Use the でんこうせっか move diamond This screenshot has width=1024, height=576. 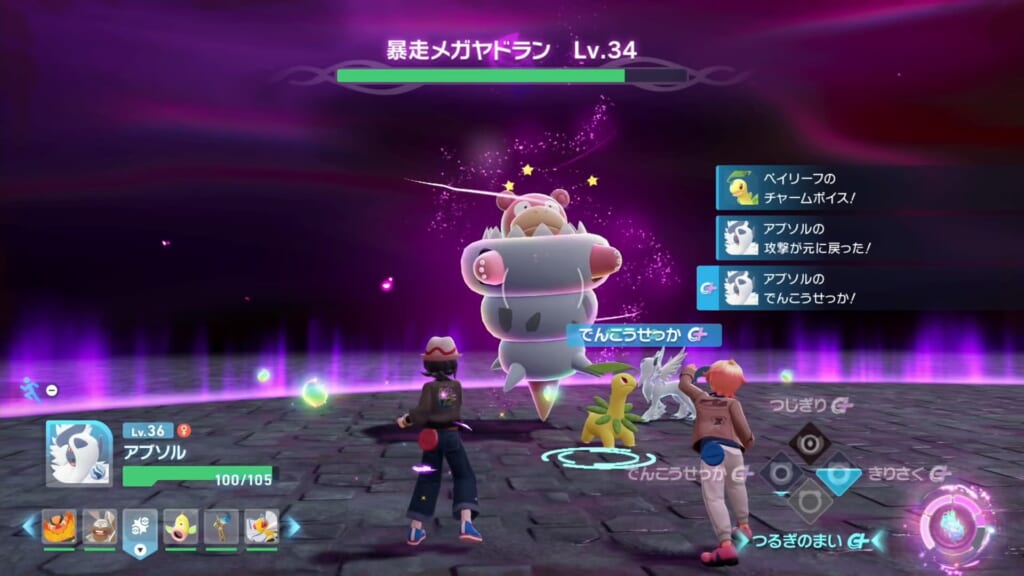(x=780, y=472)
